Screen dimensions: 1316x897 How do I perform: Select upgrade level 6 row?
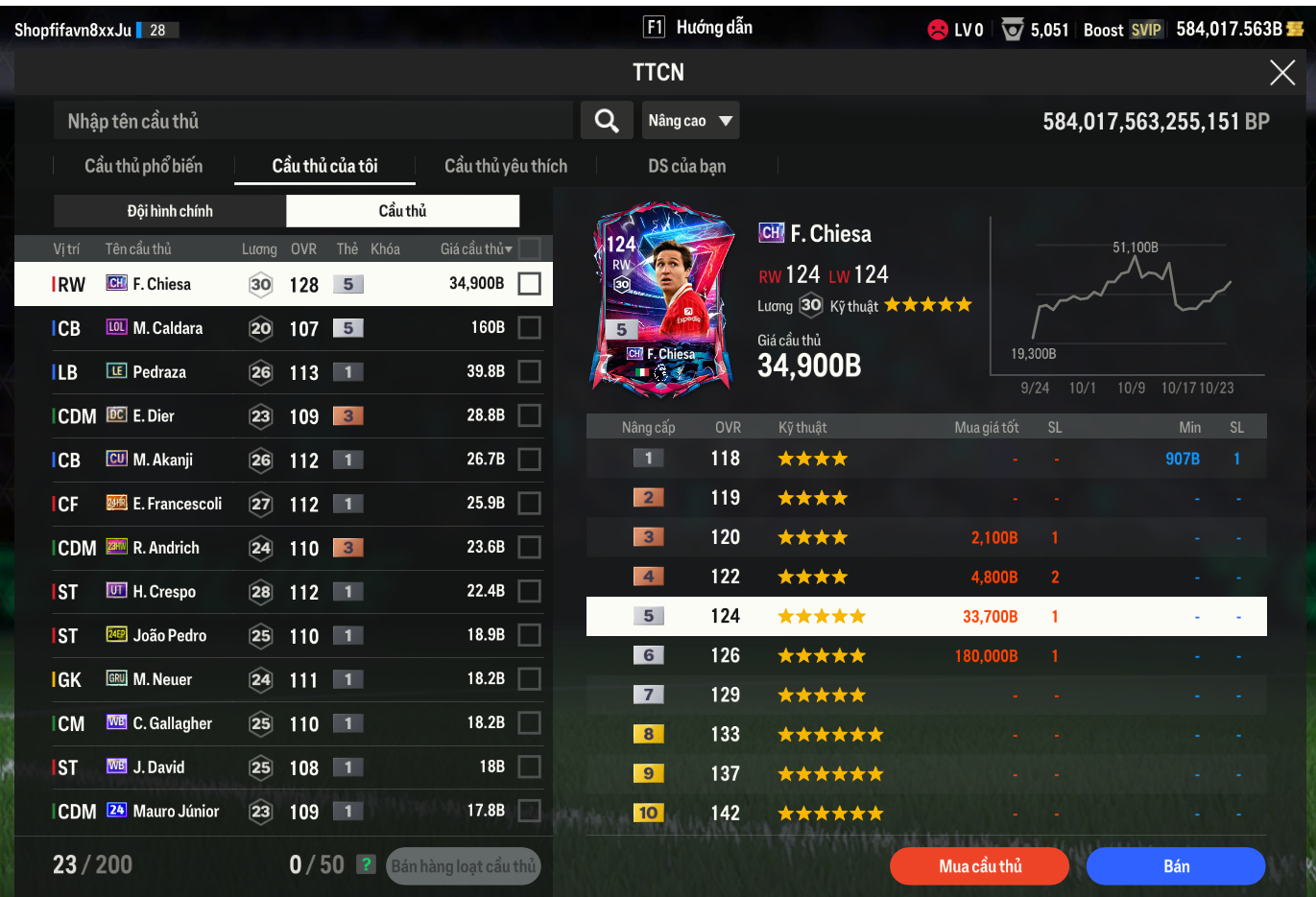click(x=926, y=656)
